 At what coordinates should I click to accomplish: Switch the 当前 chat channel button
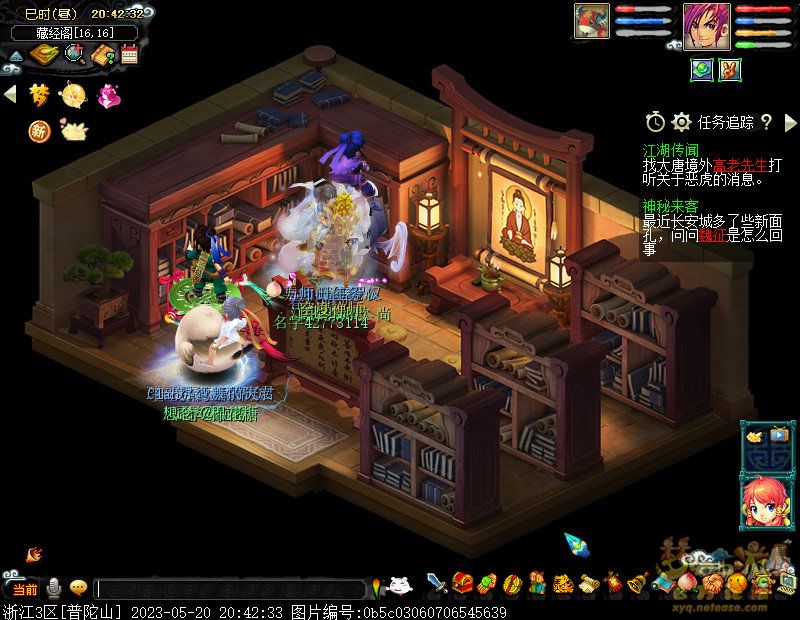pos(24,589)
